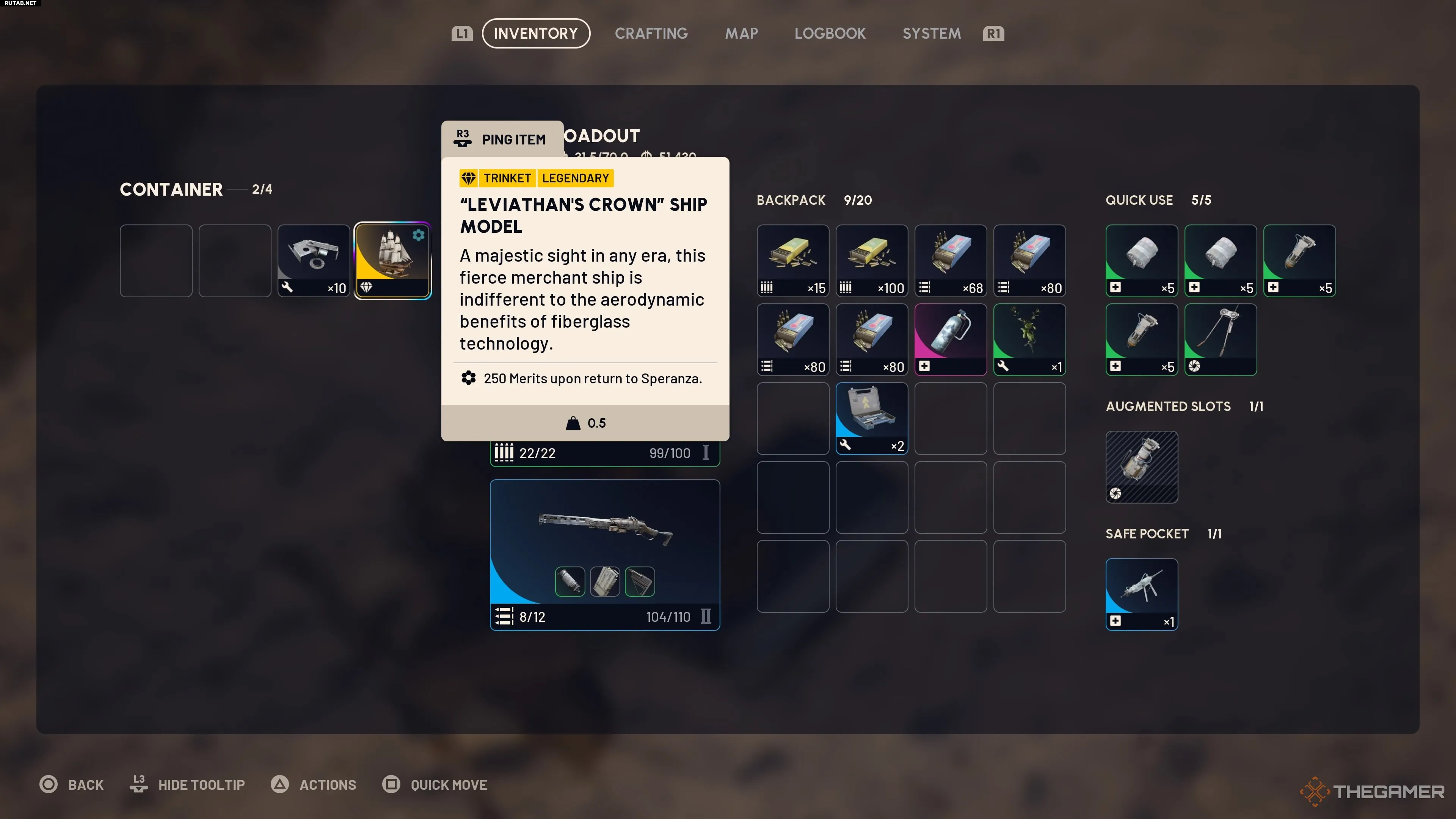The height and width of the screenshot is (819, 1456).
Task: Open the Map tab
Action: pos(742,33)
